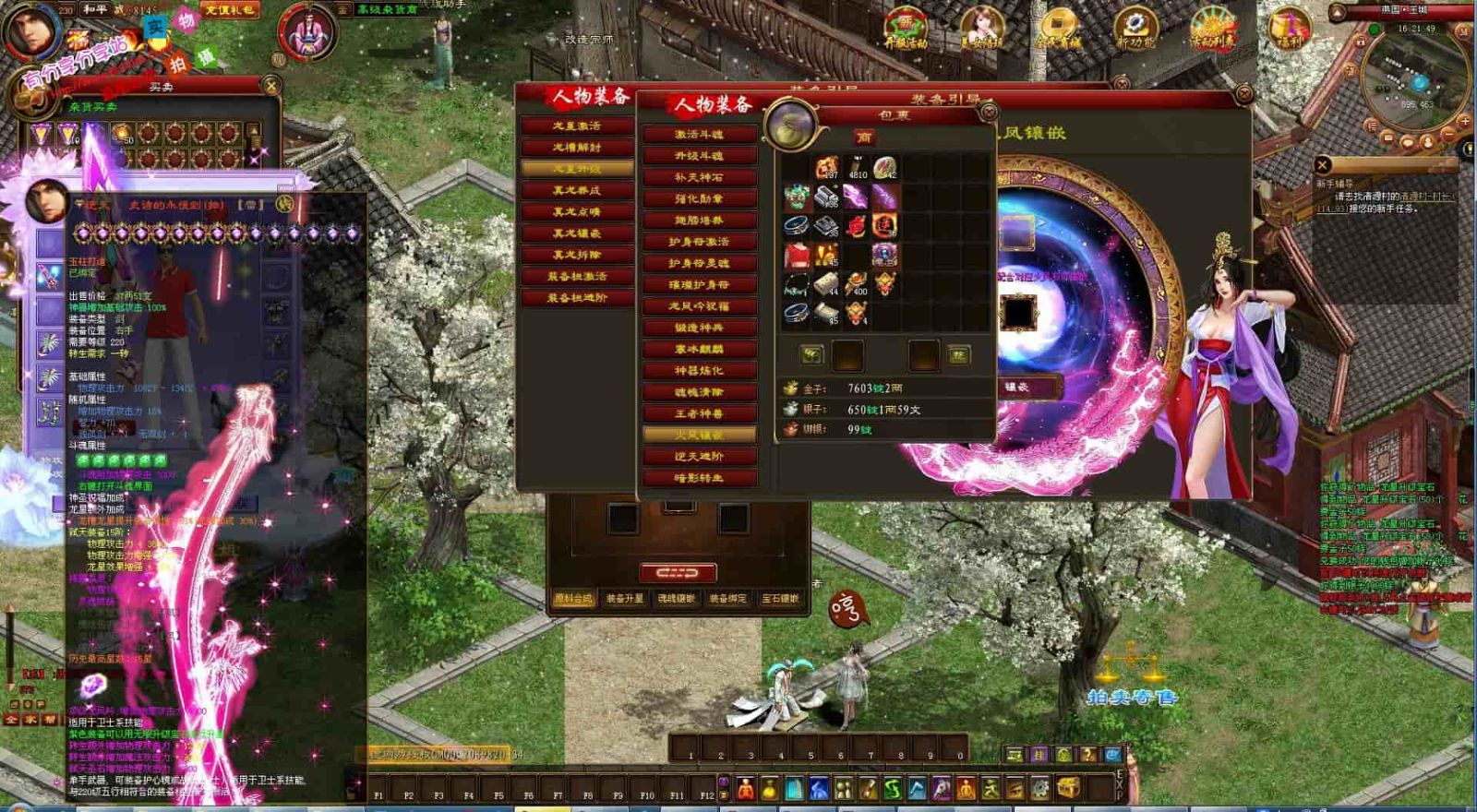The height and width of the screenshot is (812, 1477).
Task: Click the 商 shop button in the bag
Action: tap(864, 137)
